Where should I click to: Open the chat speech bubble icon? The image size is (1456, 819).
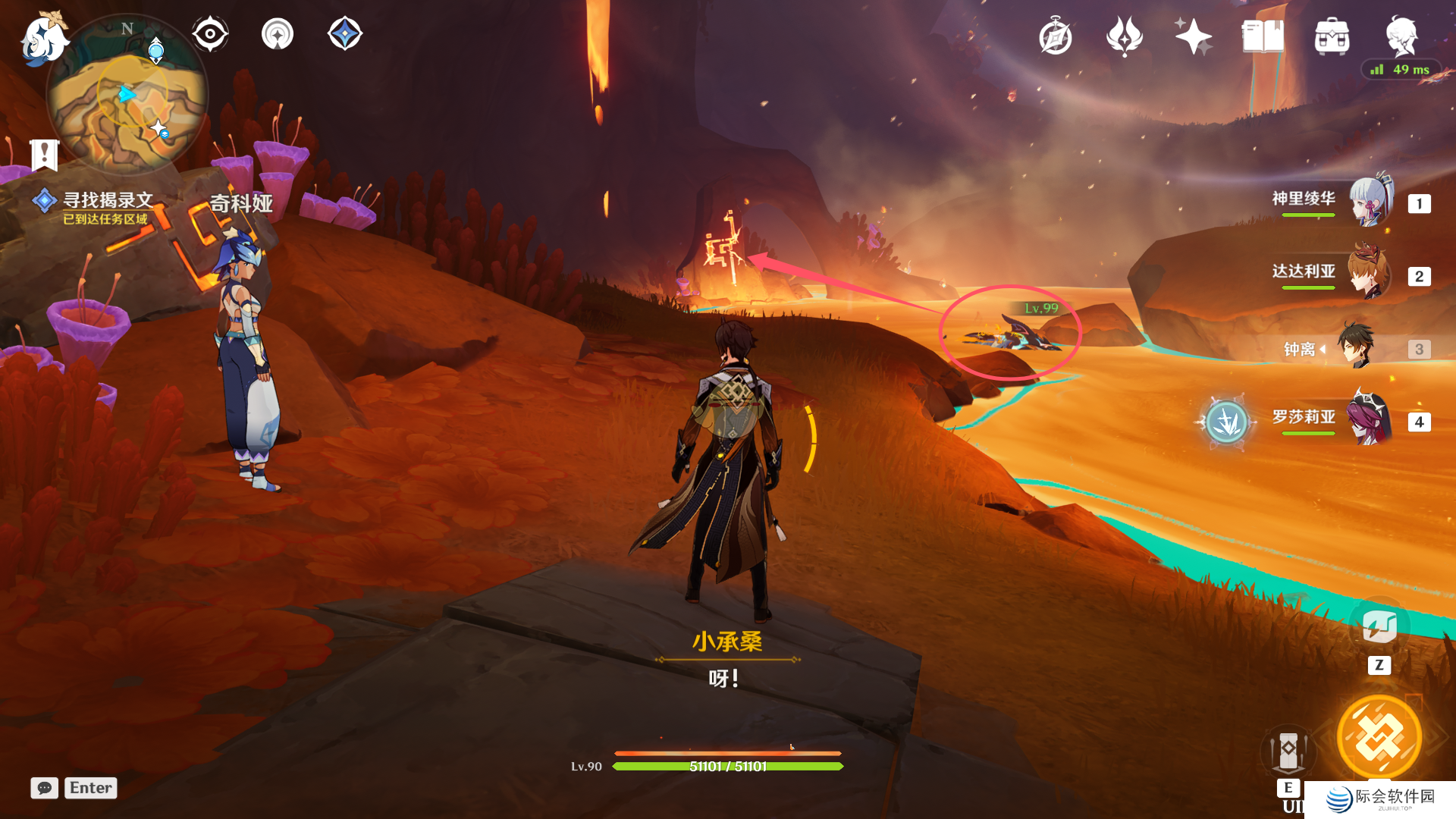[44, 788]
